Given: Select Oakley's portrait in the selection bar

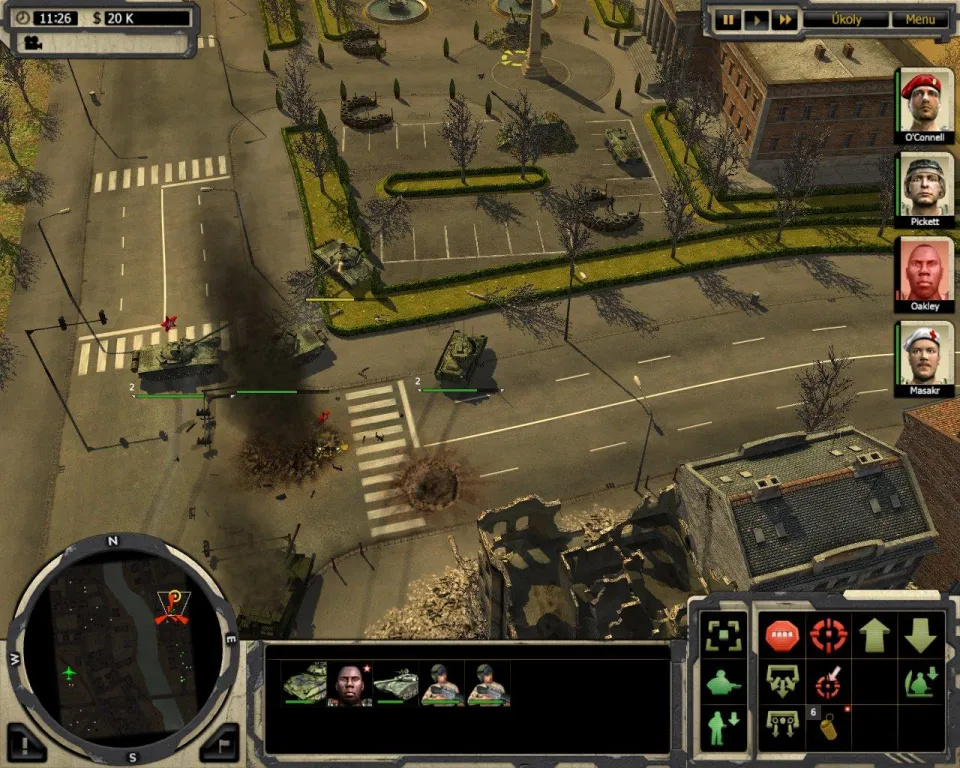Looking at the screenshot, I should click(350, 684).
